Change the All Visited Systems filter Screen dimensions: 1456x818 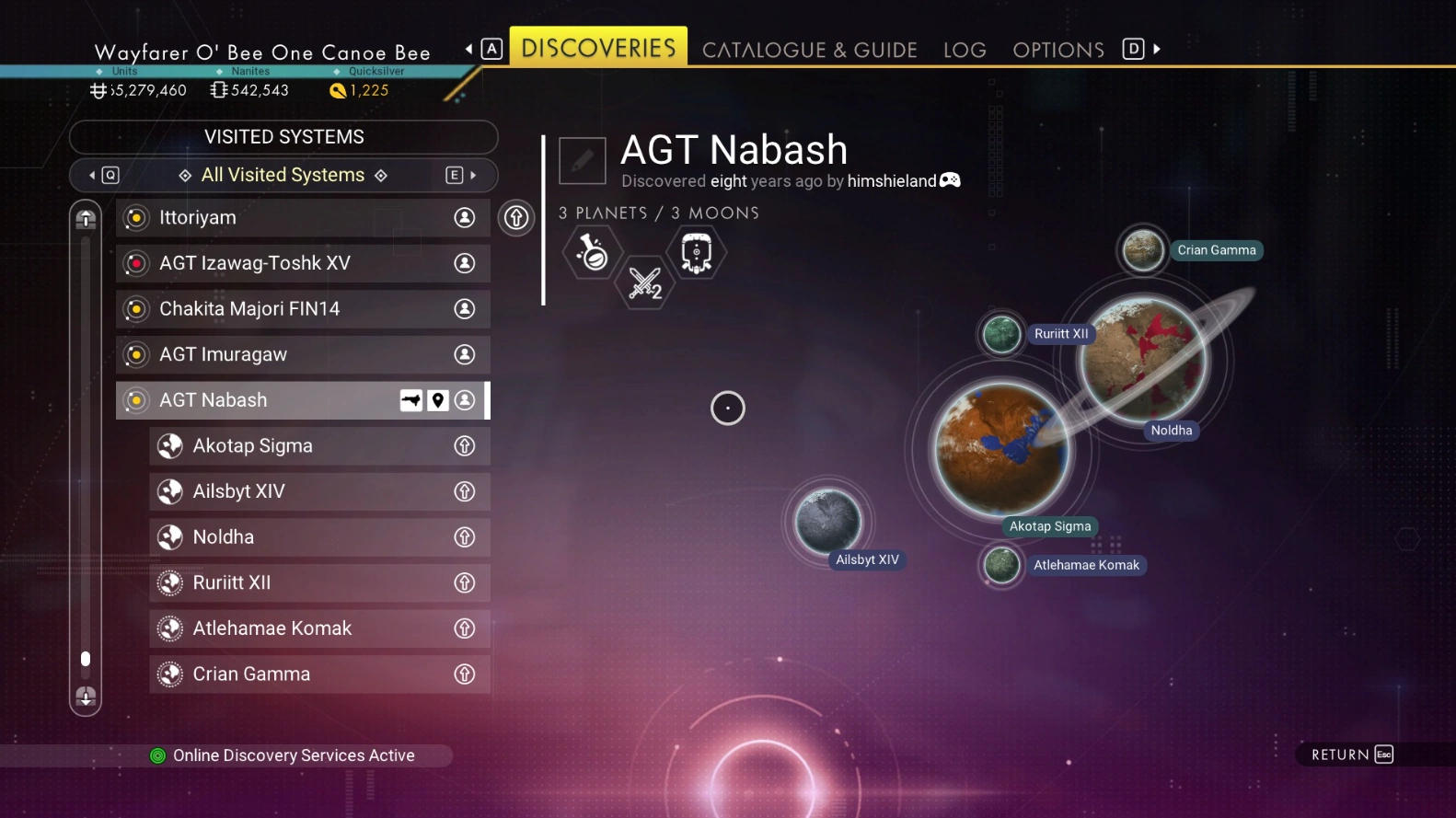283,175
